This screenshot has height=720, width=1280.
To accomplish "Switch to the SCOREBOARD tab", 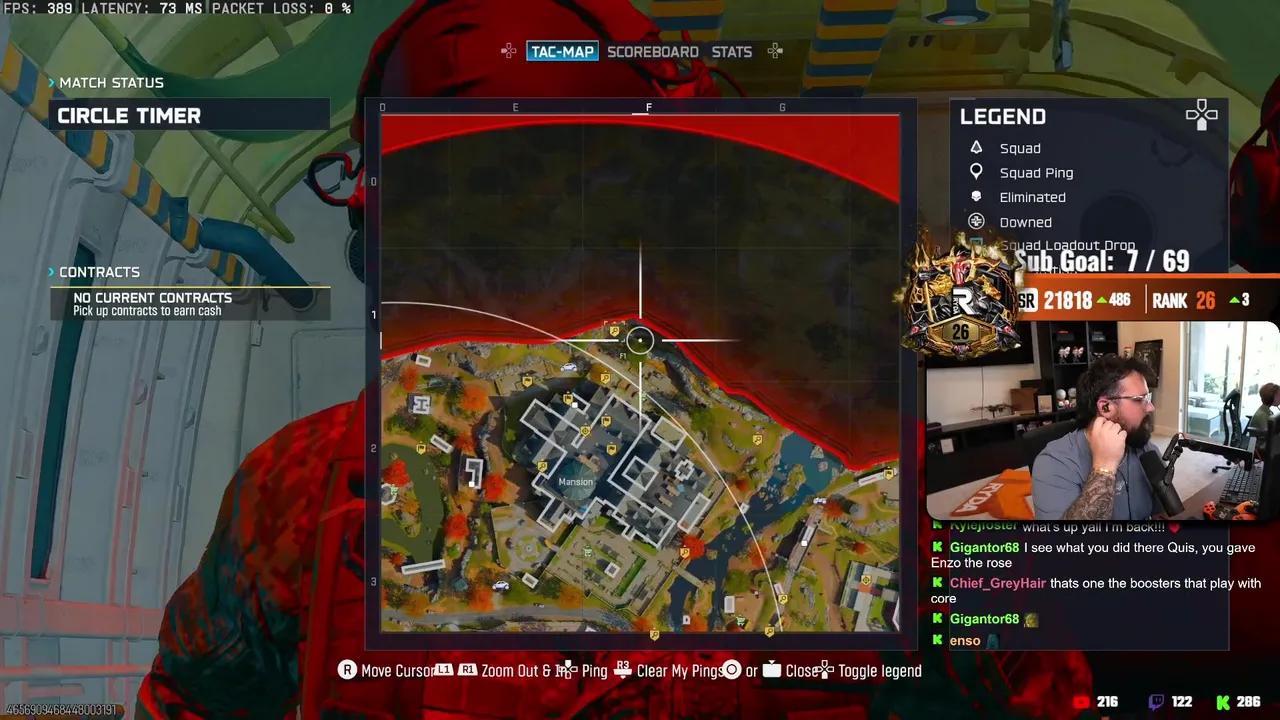I will [652, 51].
